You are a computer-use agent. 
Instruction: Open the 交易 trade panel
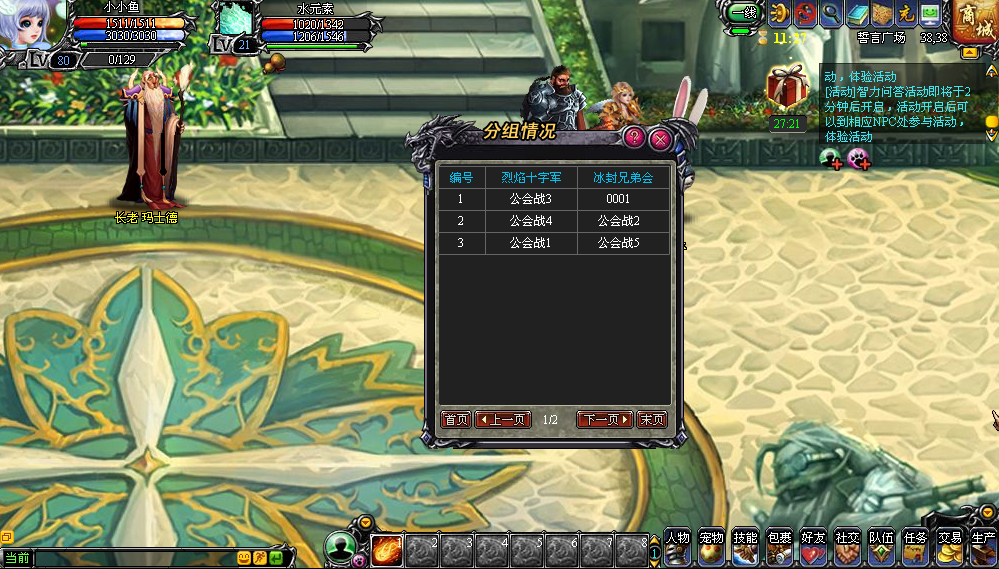(x=949, y=546)
